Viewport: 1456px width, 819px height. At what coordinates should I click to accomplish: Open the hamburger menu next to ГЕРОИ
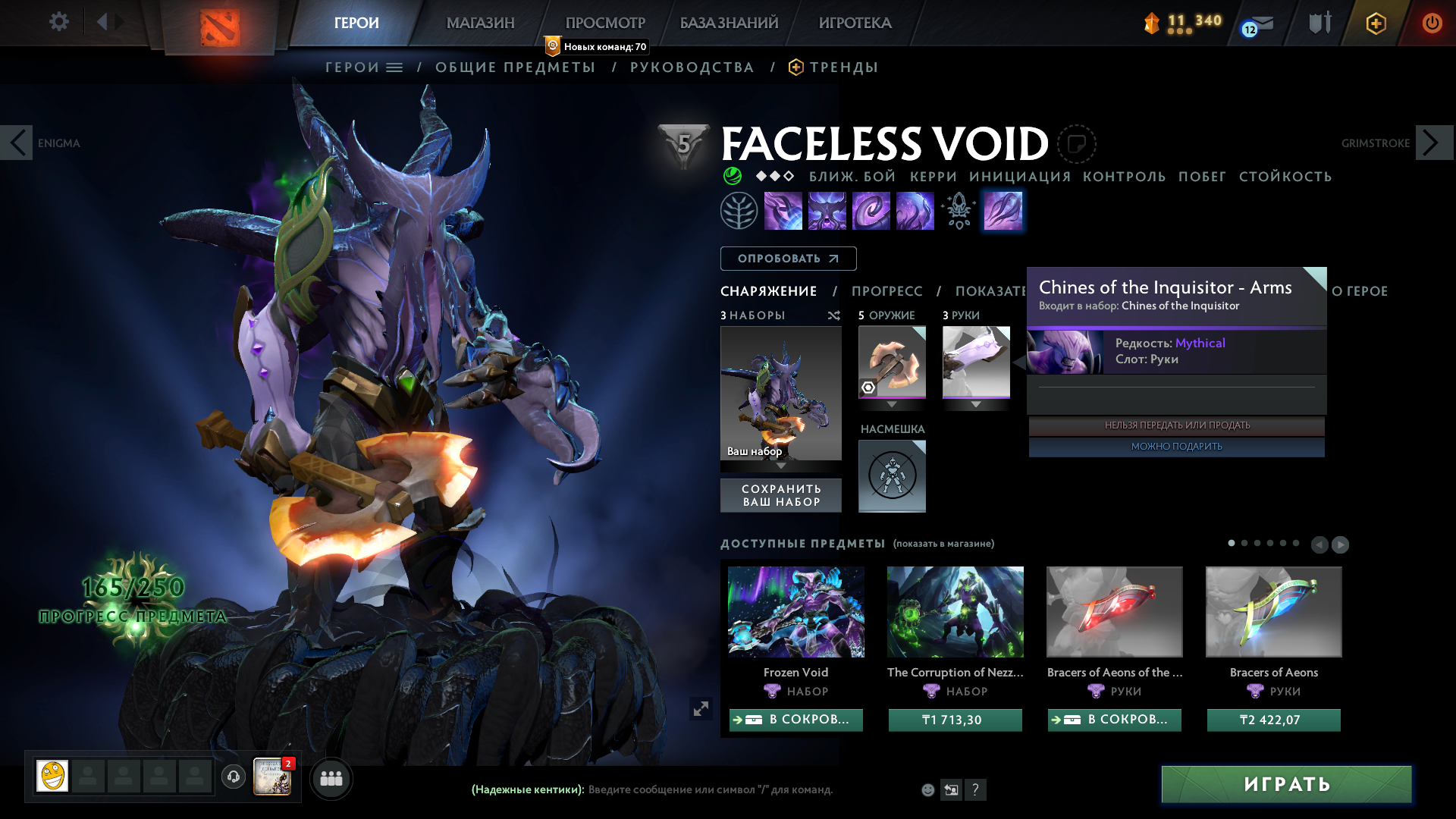pos(394,67)
